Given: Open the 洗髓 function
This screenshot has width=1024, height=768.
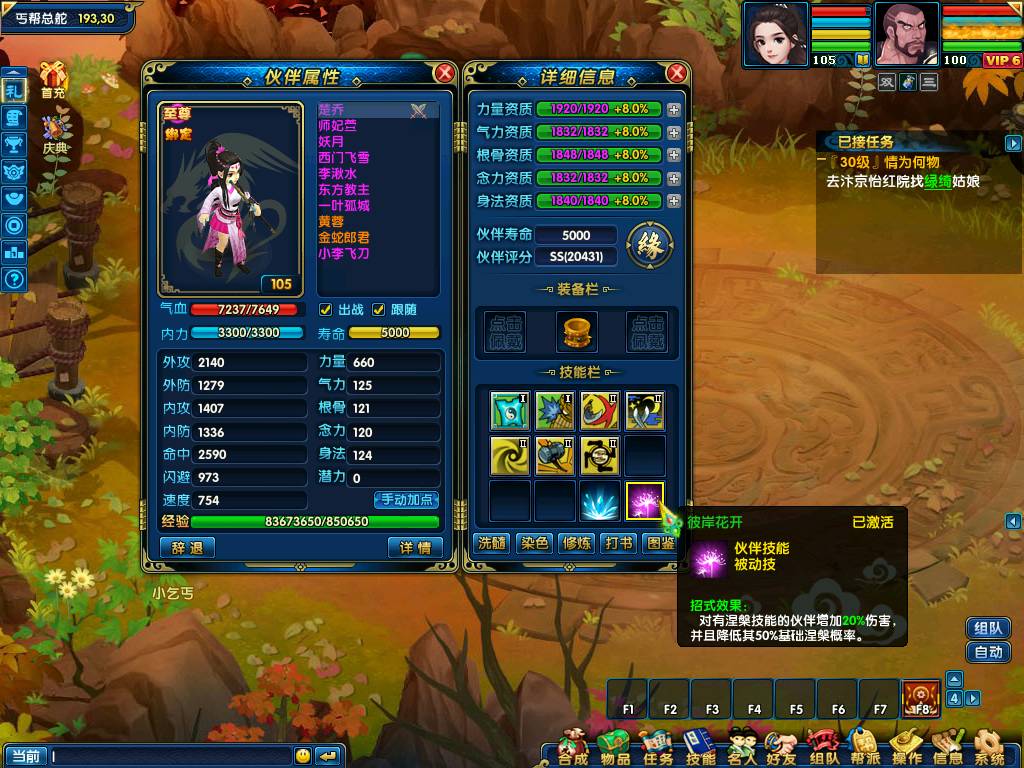Looking at the screenshot, I should click(491, 543).
